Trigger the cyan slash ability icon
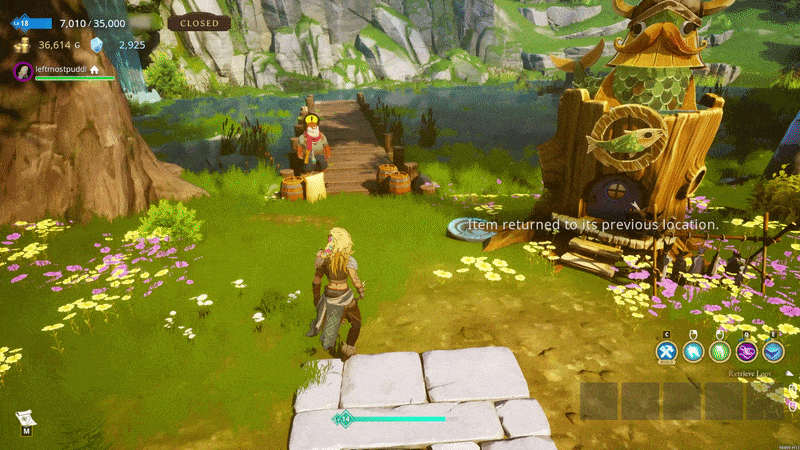 tap(694, 351)
